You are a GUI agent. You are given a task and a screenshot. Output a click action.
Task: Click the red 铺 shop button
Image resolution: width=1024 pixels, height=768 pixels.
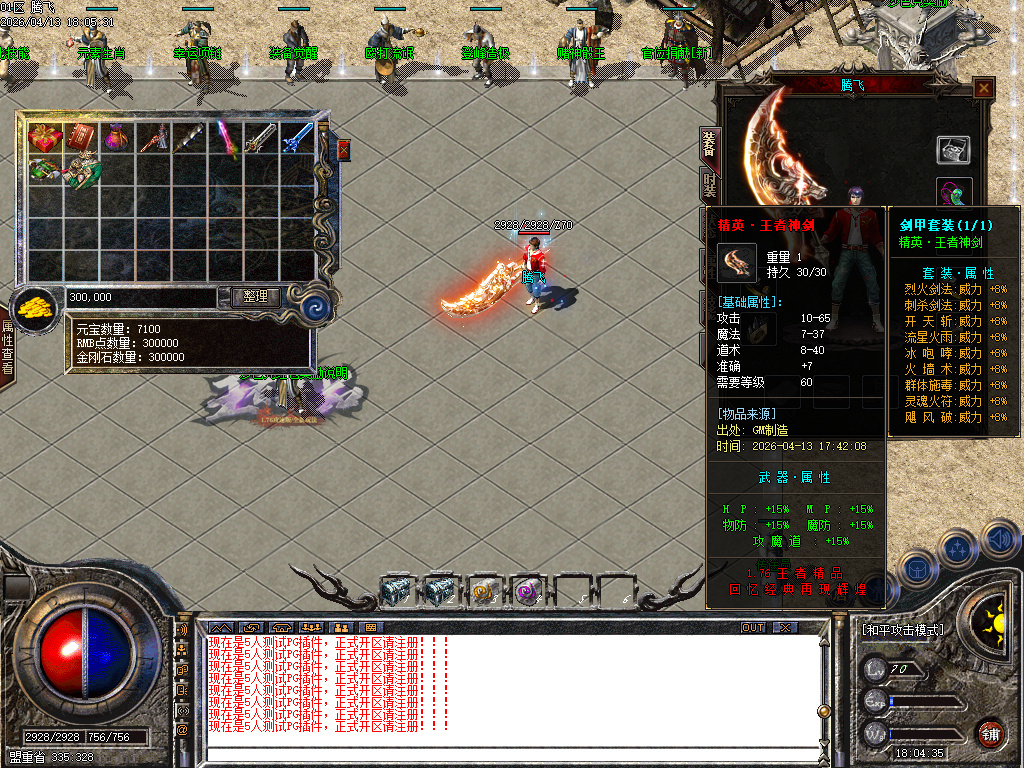990,732
